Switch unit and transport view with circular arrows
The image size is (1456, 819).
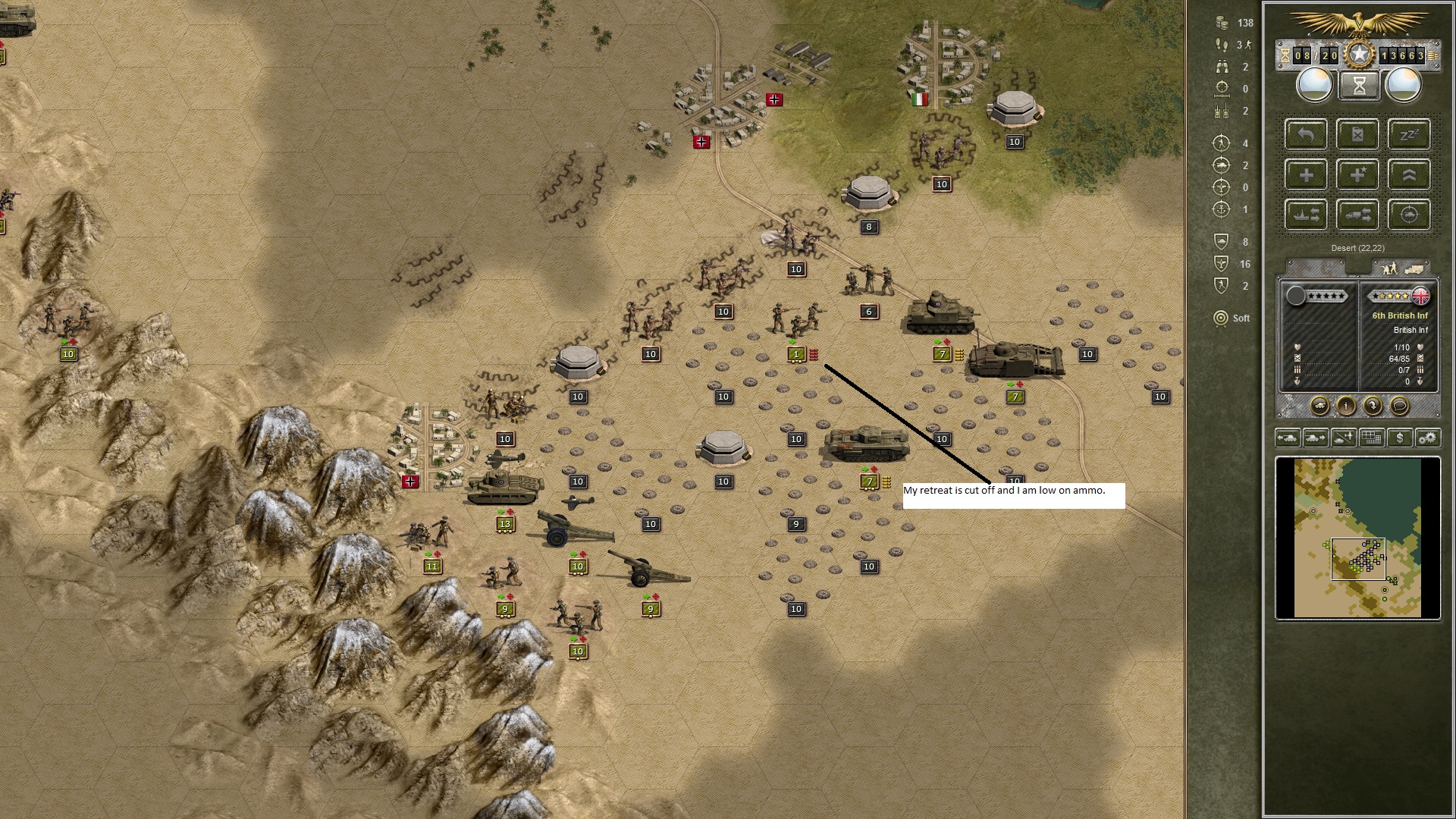pyautogui.click(x=1374, y=406)
